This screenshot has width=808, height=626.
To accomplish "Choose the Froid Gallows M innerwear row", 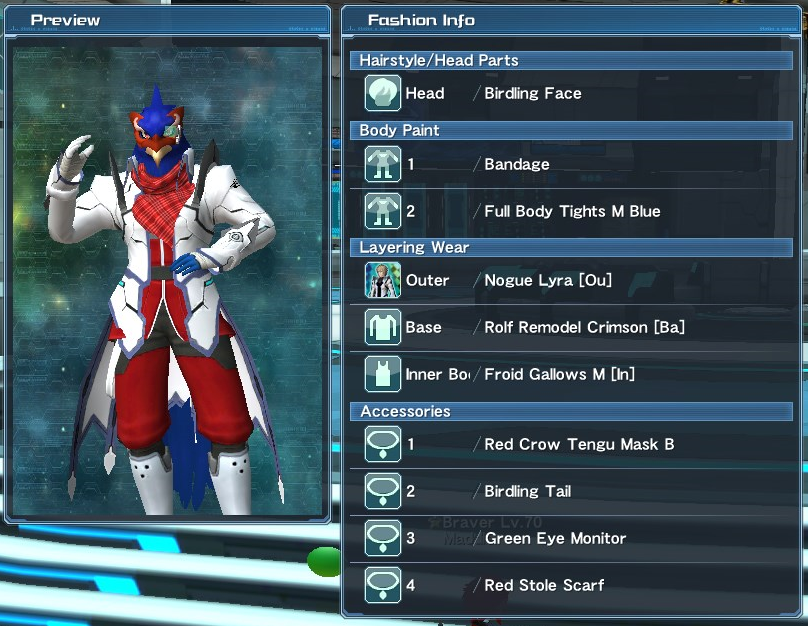I will (571, 375).
